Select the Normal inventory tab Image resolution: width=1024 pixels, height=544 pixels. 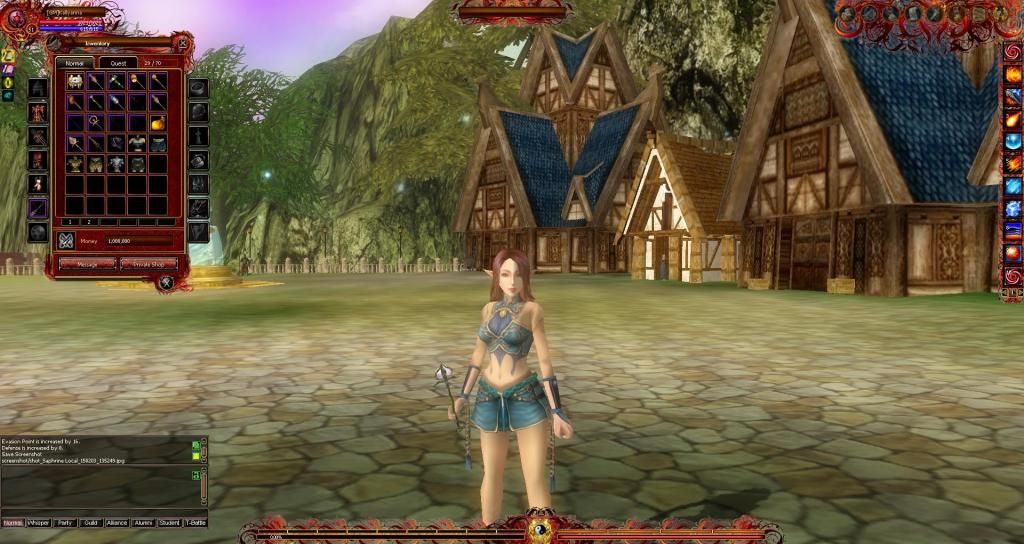pyautogui.click(x=73, y=62)
